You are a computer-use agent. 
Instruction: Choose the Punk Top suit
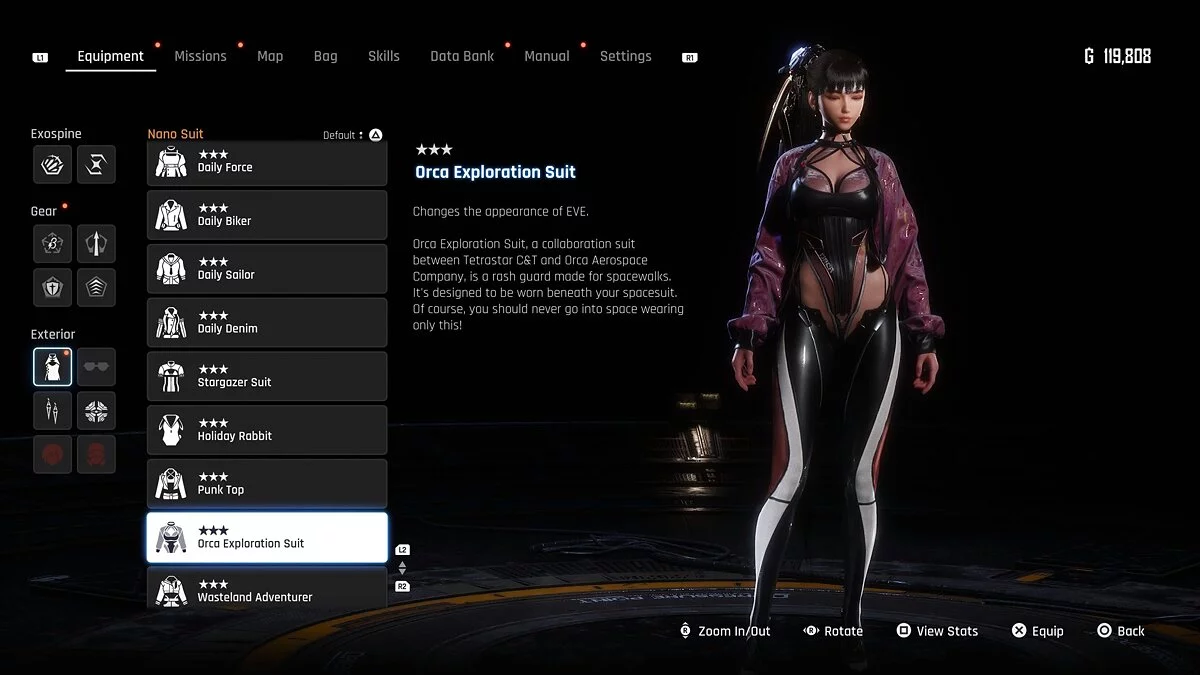point(267,485)
